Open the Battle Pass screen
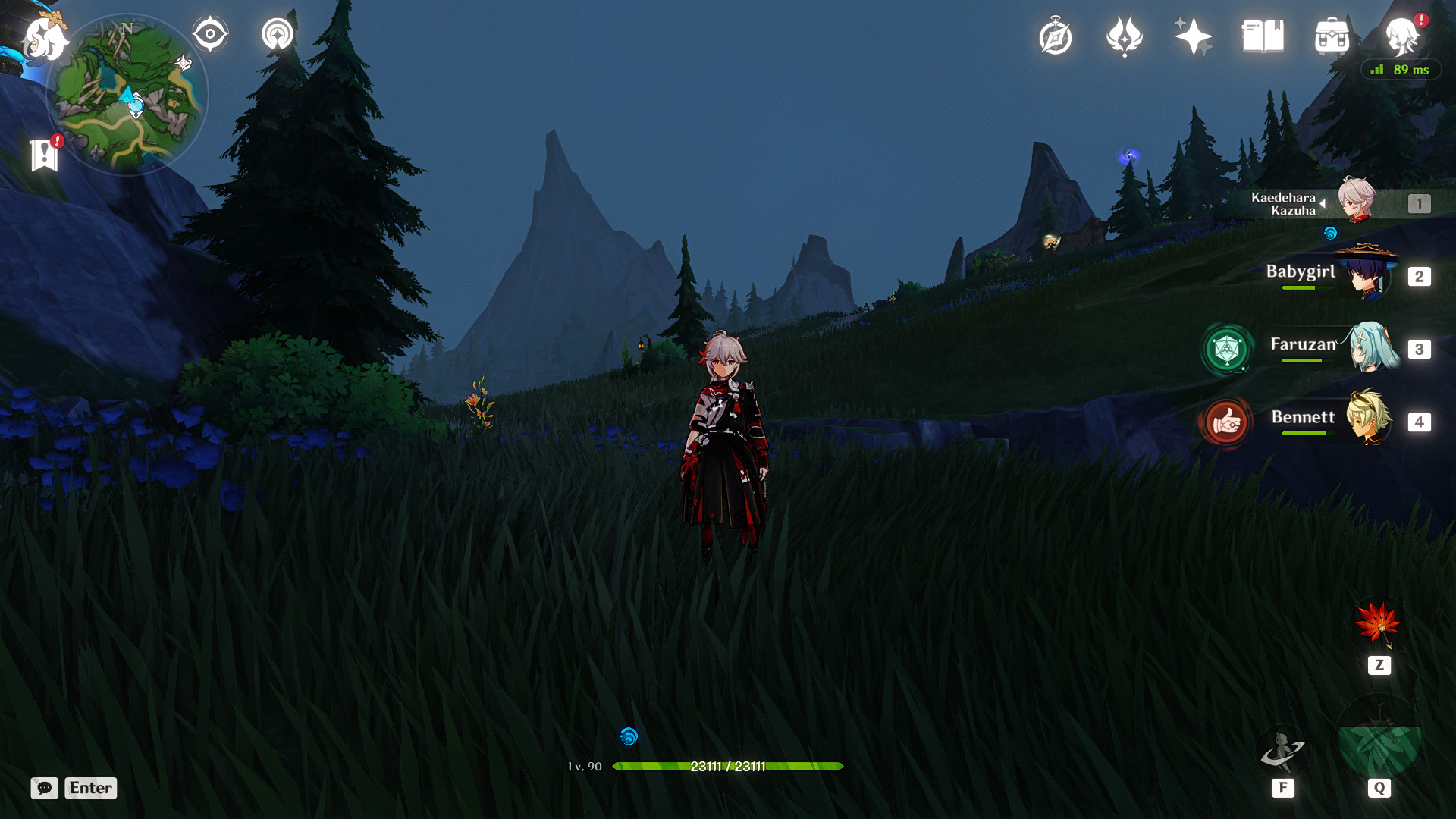Image resolution: width=1456 pixels, height=819 pixels. (1123, 36)
